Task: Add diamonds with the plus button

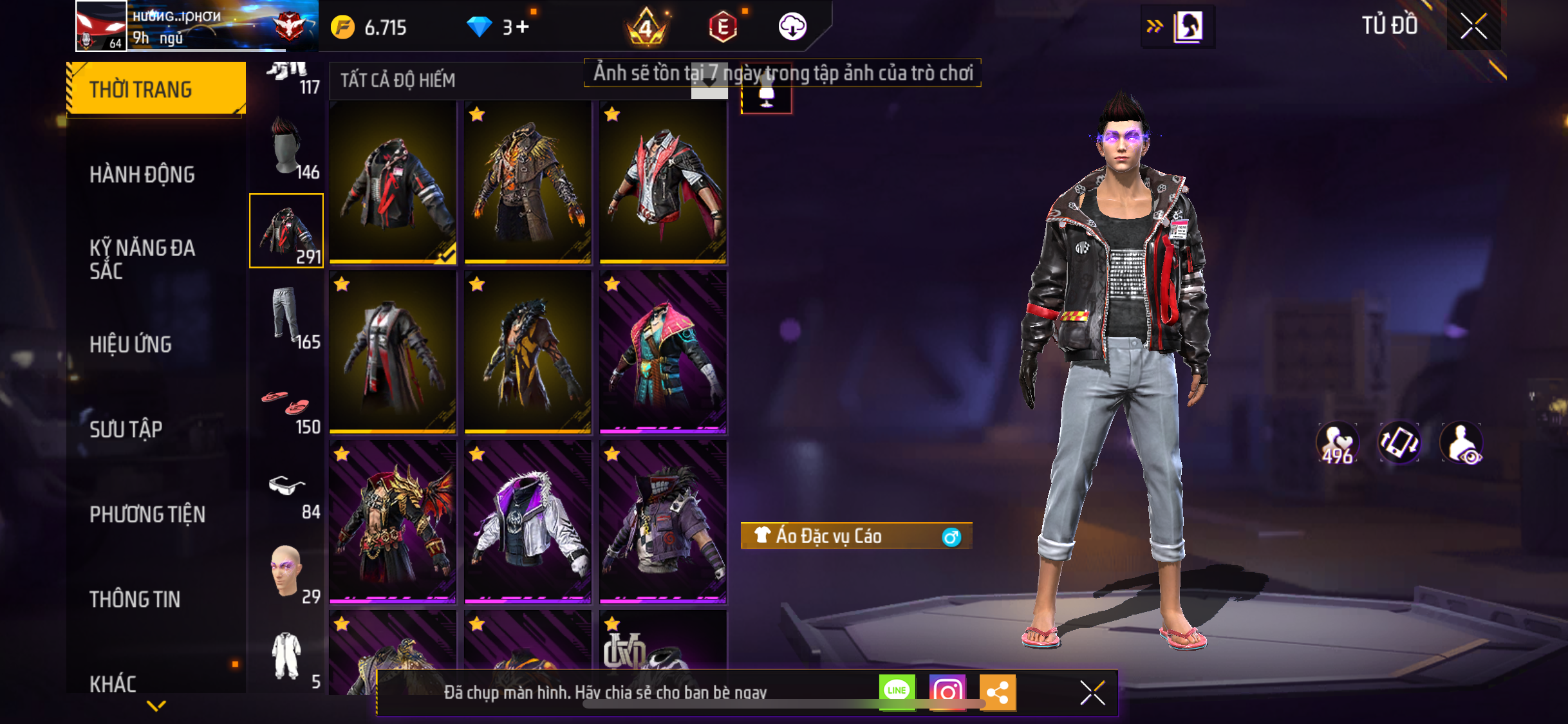Action: (522, 27)
